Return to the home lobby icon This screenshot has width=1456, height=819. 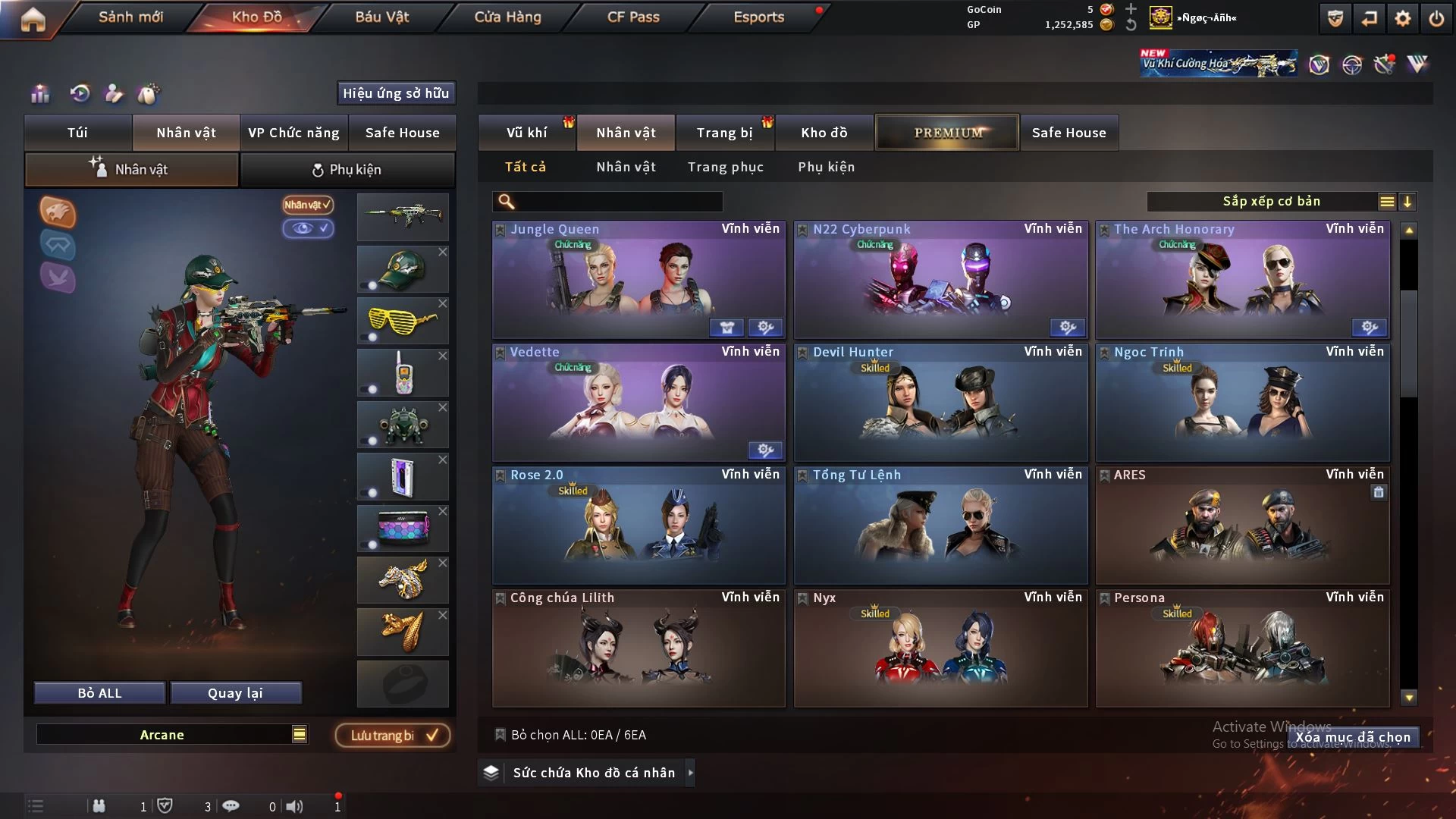point(33,19)
